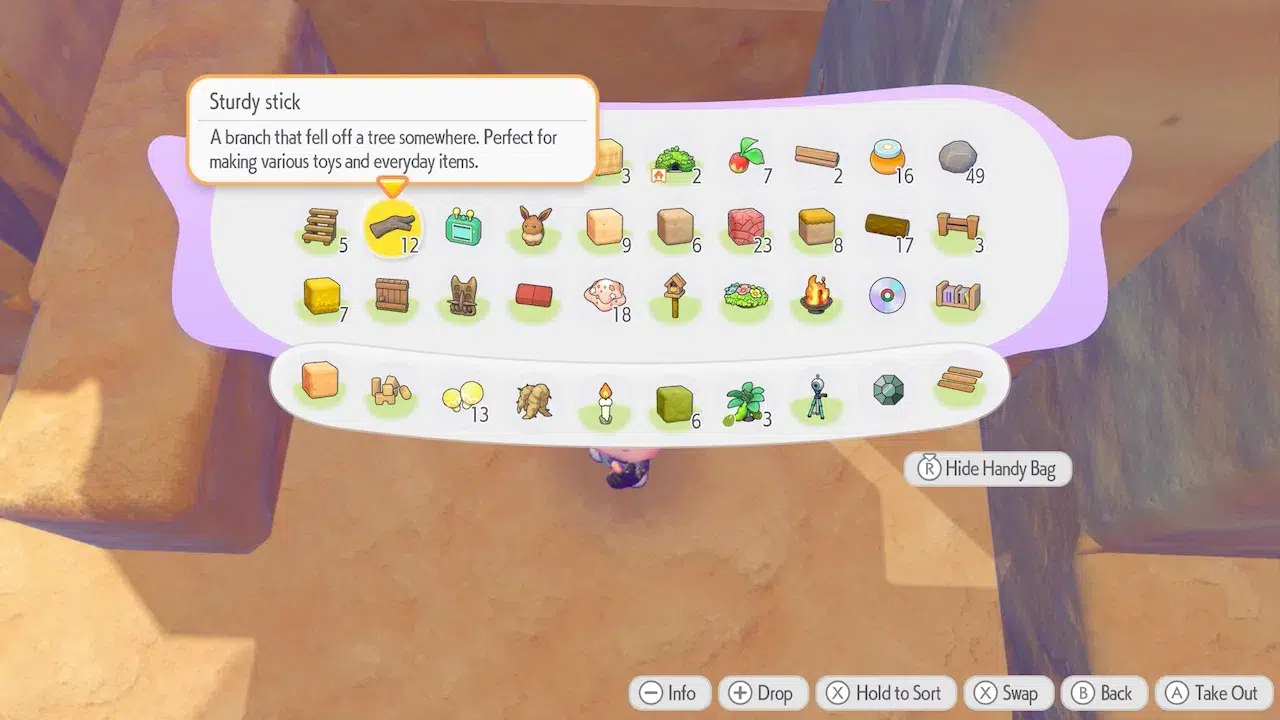Select the wooden bookshelf item
Screen dimensions: 1280x720
point(957,296)
